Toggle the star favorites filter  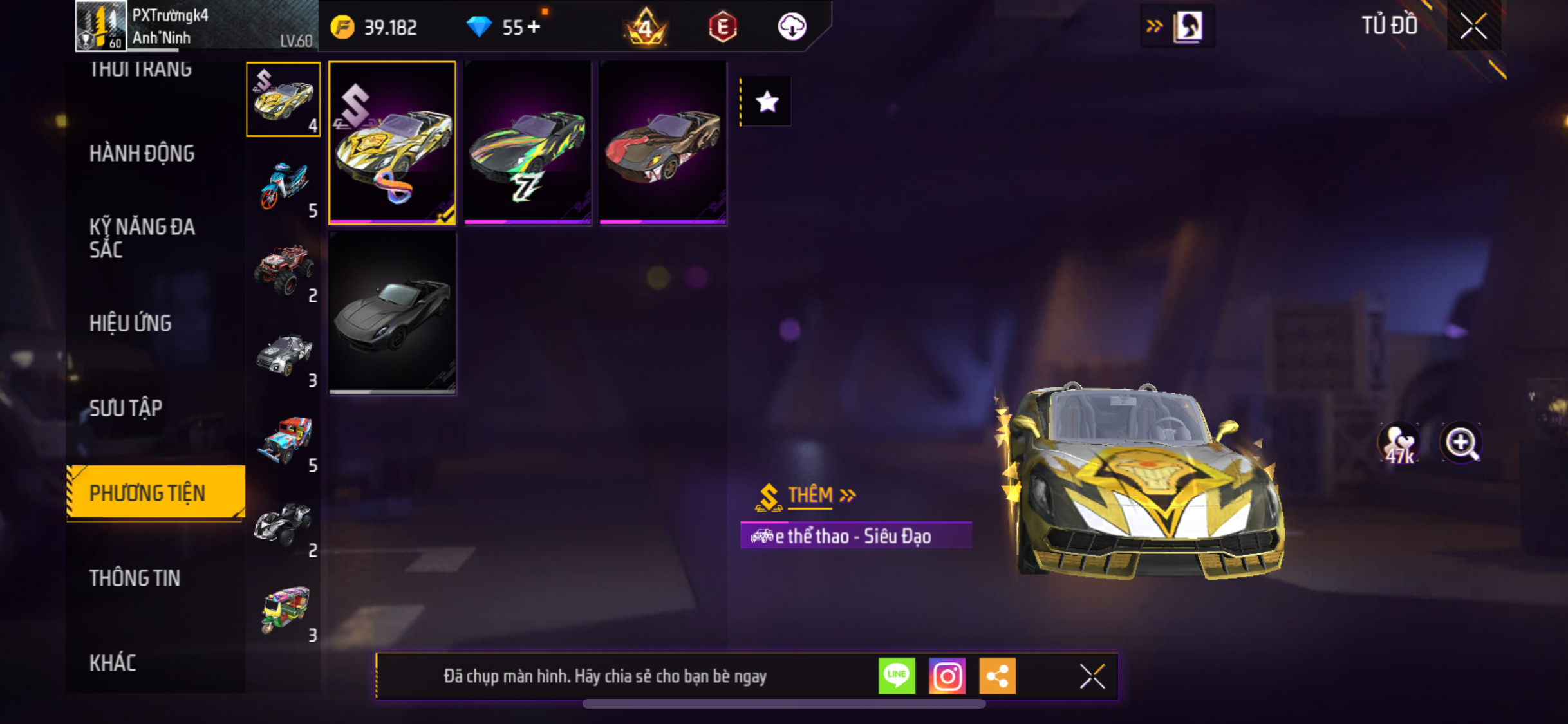(767, 102)
